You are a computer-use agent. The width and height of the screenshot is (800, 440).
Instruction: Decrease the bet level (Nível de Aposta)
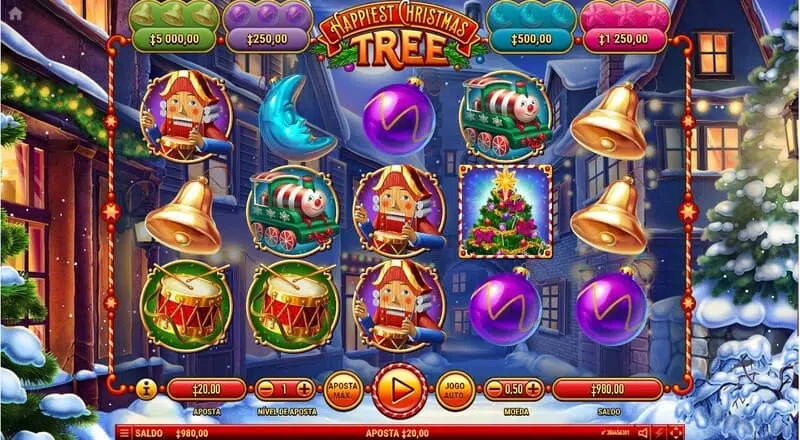(265, 389)
